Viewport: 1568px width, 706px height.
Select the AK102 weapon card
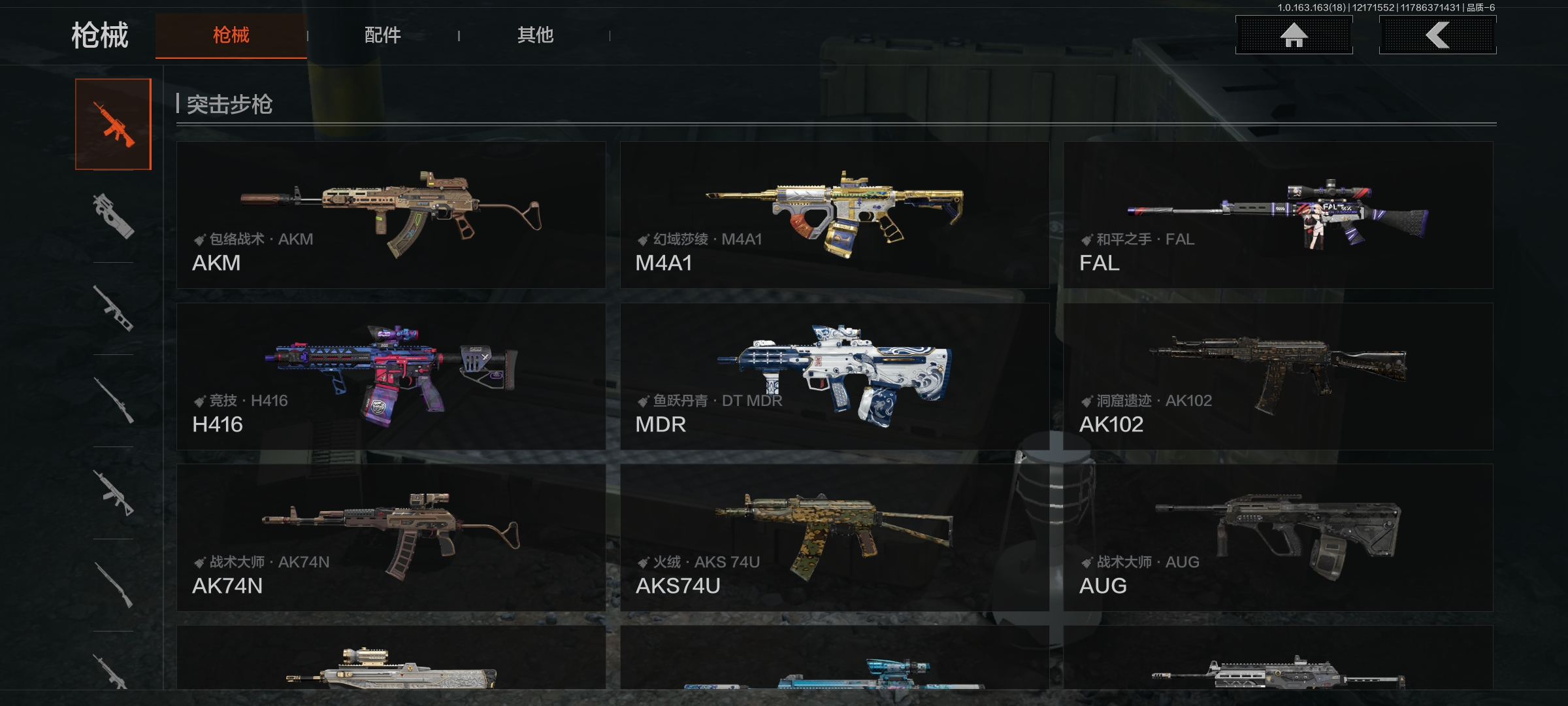tap(1278, 377)
